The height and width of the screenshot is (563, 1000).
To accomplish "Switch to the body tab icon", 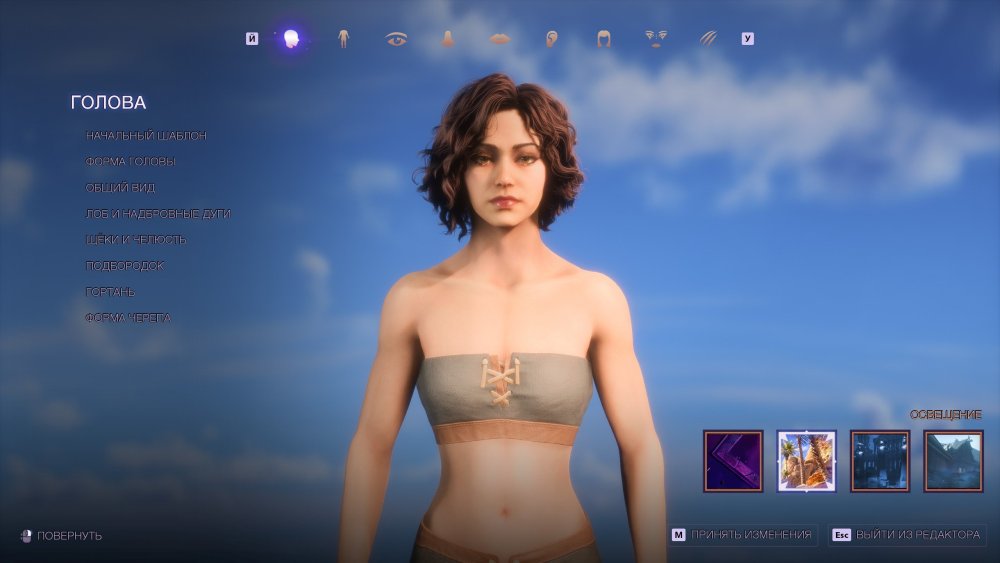I will (x=343, y=39).
